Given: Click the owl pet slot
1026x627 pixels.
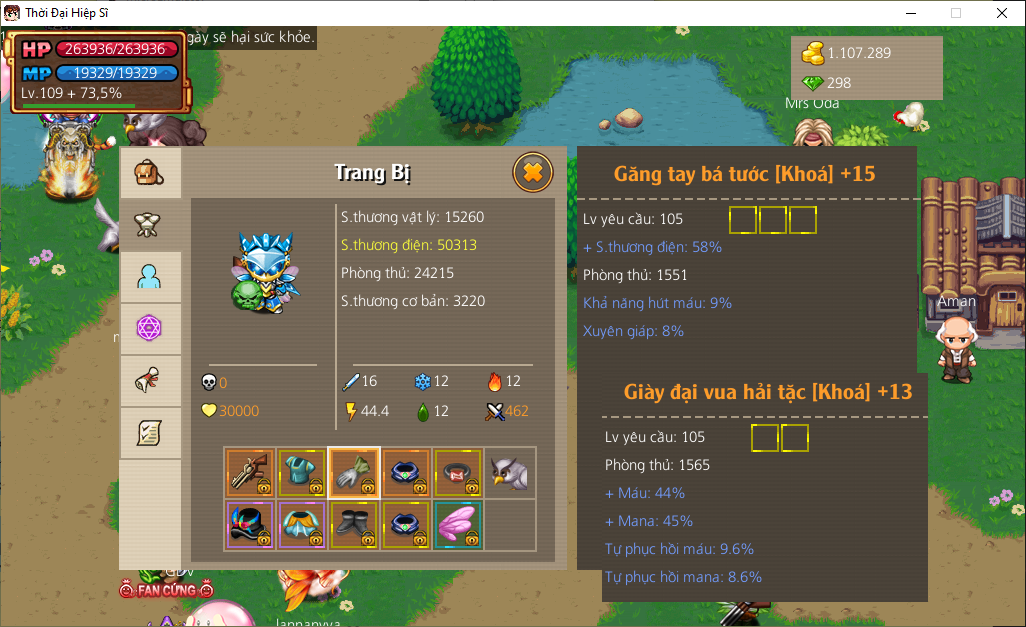Looking at the screenshot, I should coord(510,472).
